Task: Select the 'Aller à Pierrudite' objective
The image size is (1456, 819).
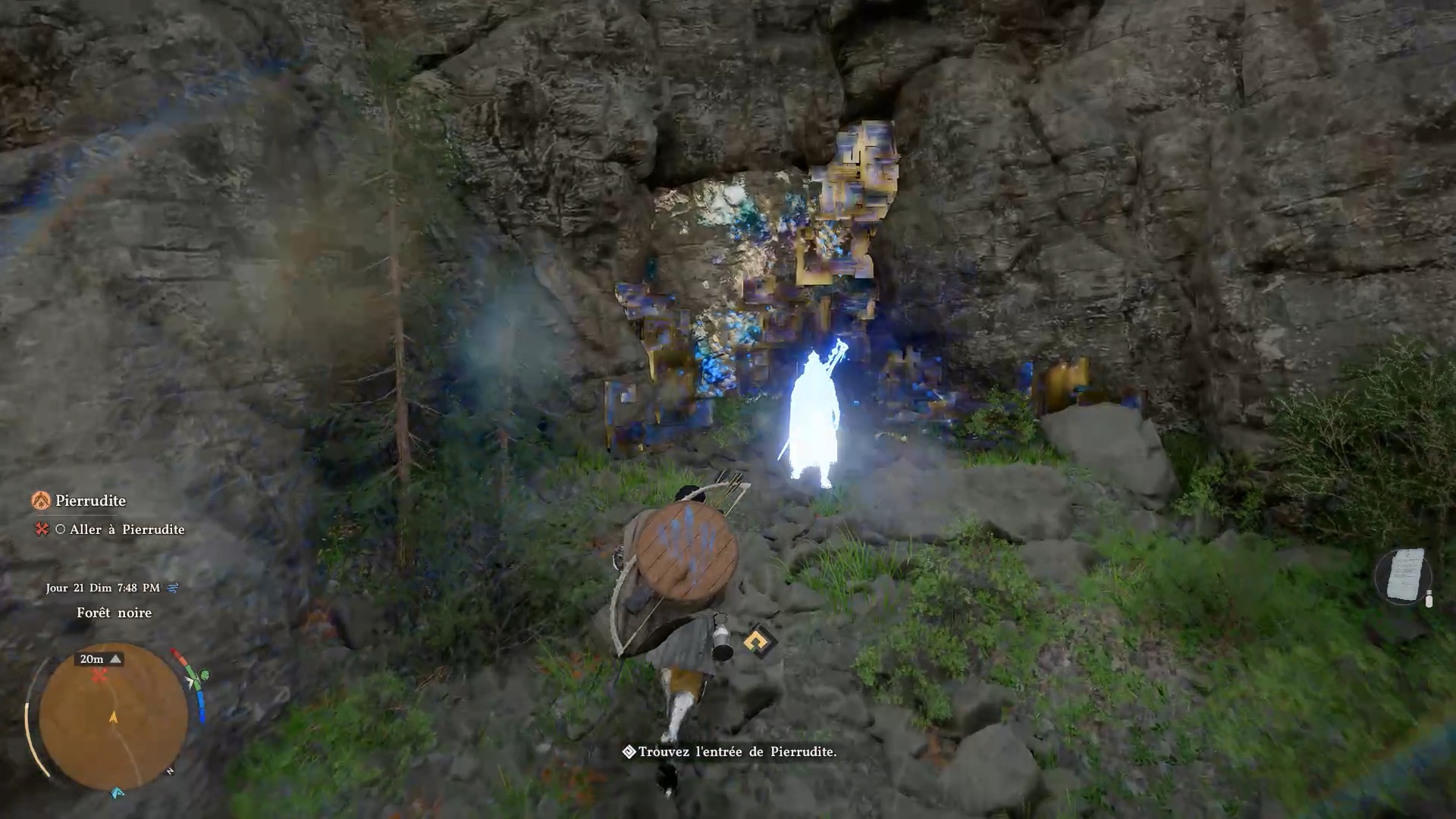Action: coord(127,529)
